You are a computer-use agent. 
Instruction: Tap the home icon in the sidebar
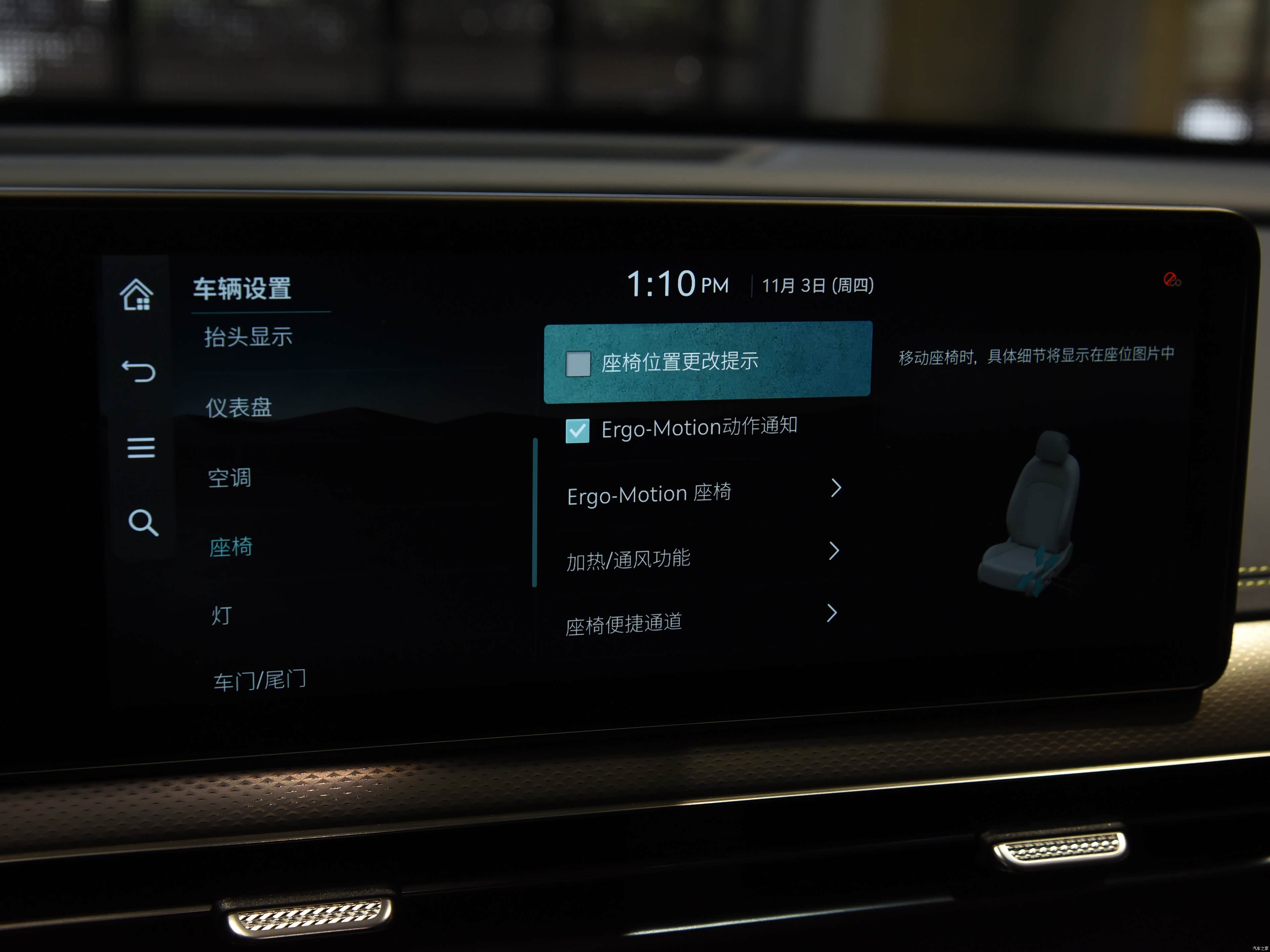(137, 295)
